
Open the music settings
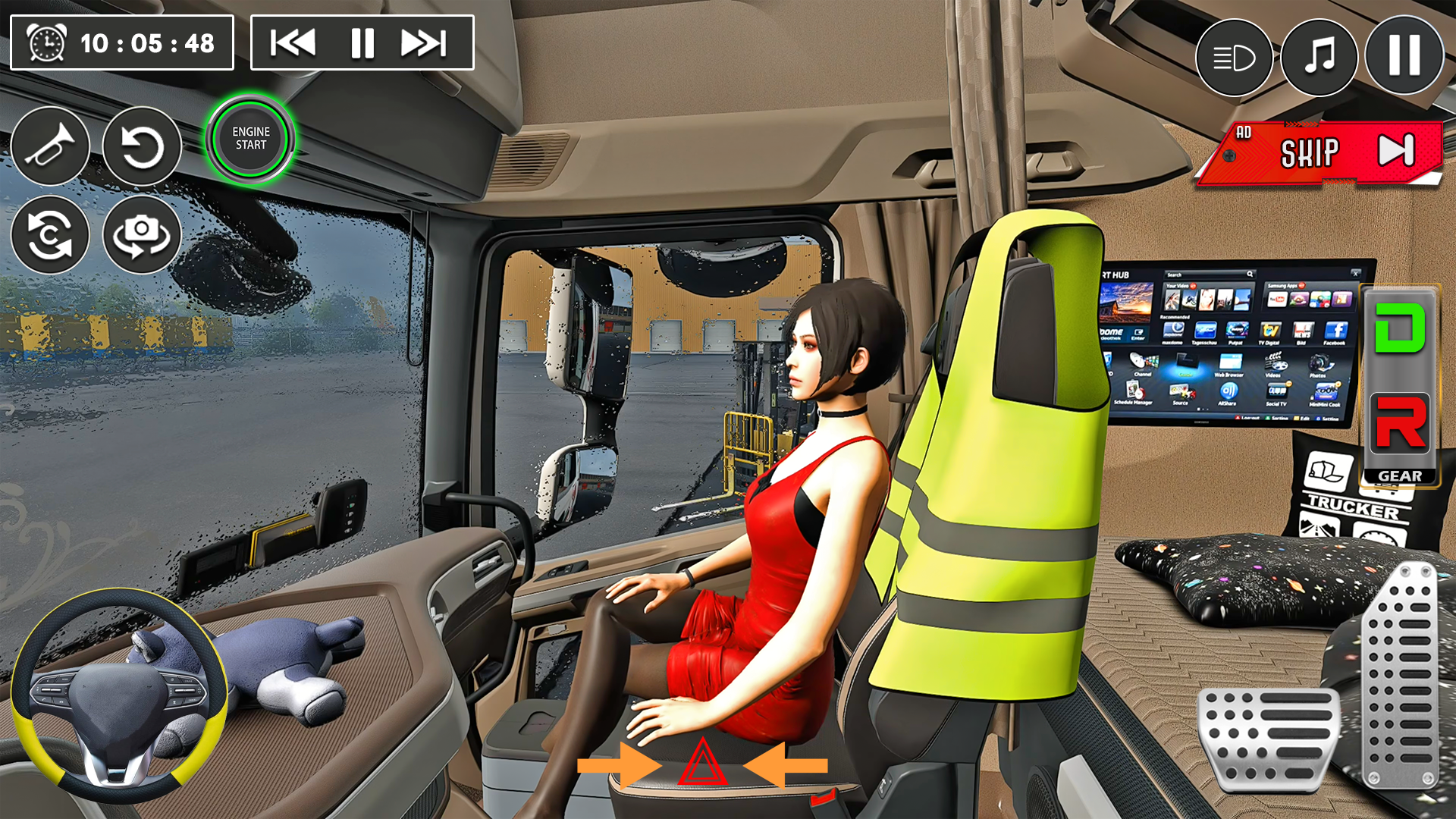1319,57
